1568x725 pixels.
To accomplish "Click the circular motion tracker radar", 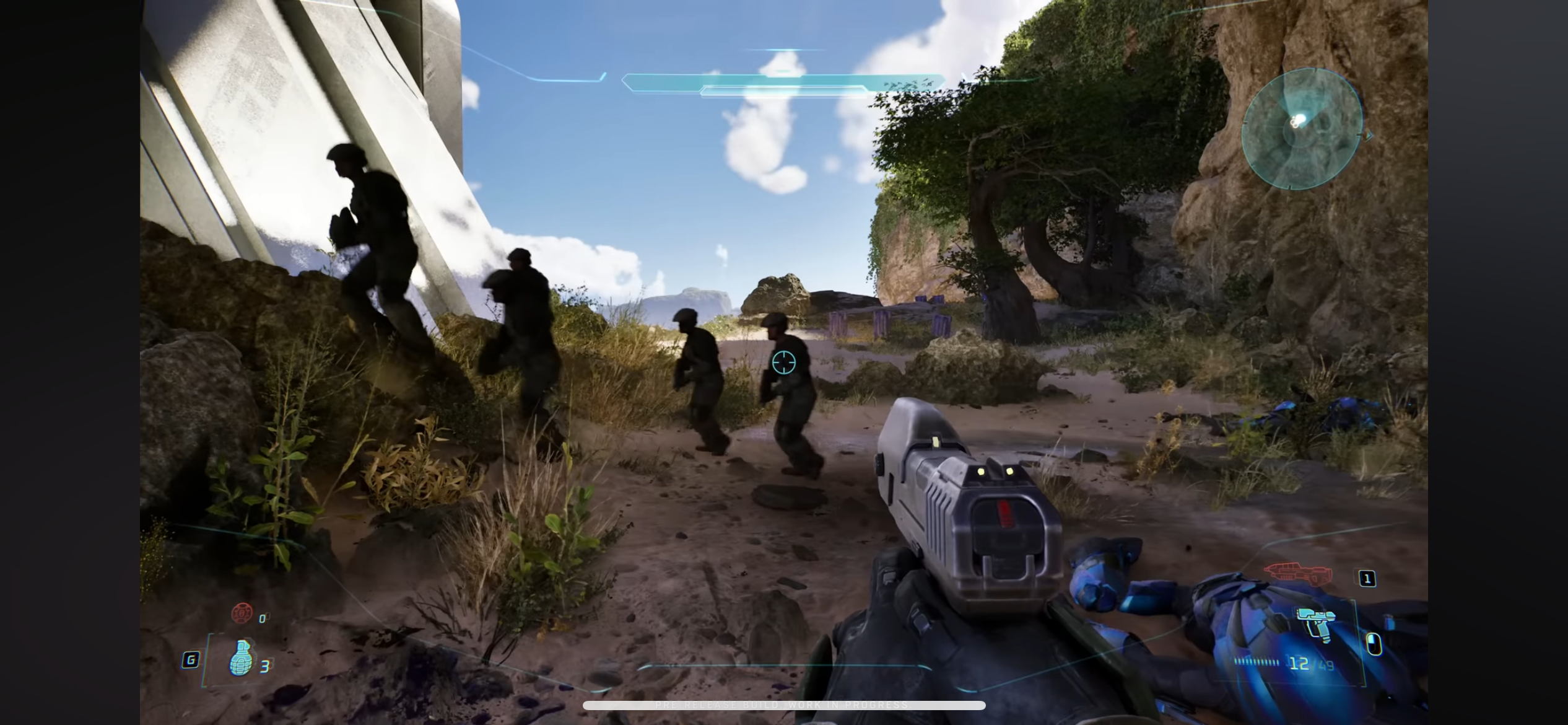I will pyautogui.click(x=1302, y=129).
